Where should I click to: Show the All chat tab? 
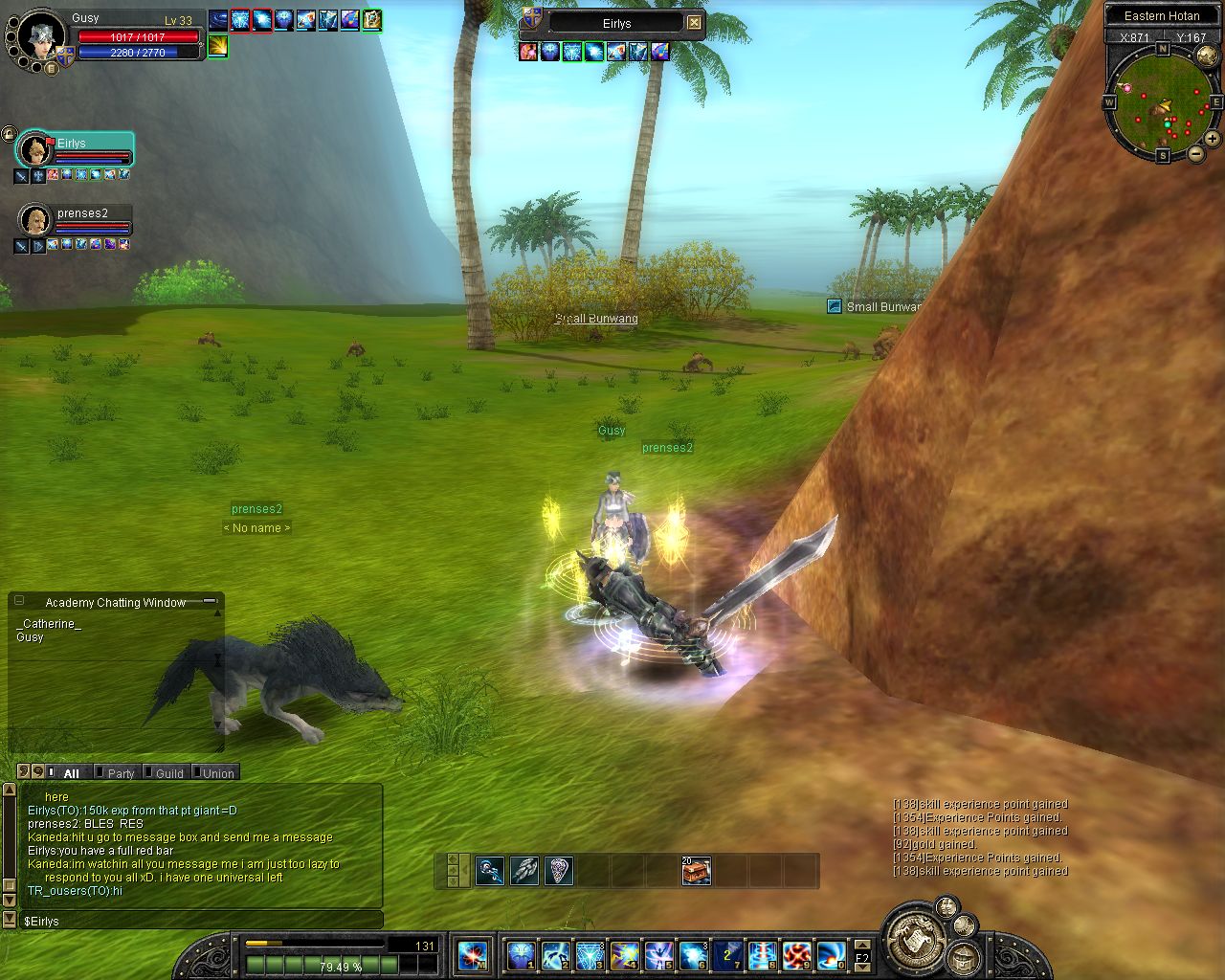point(70,773)
